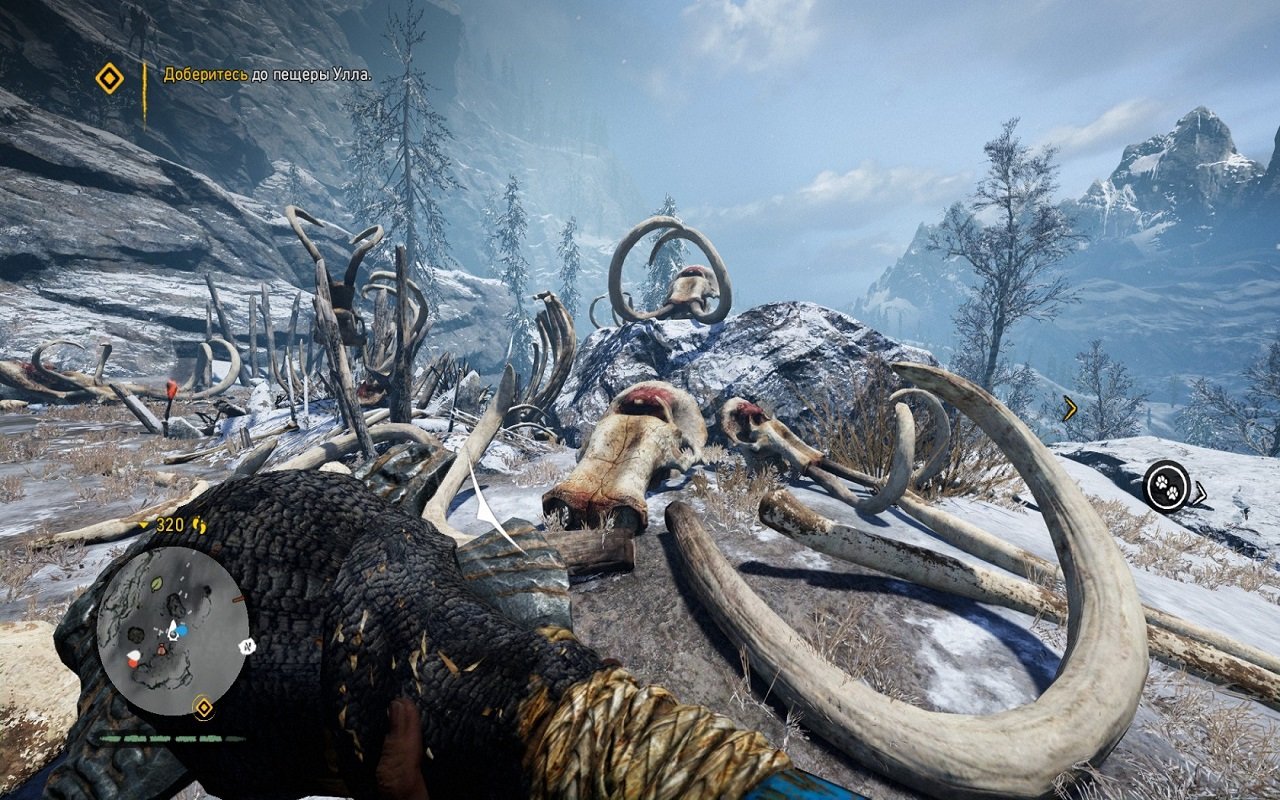Select the yellow diamond objective tracker icon

click(x=109, y=78)
